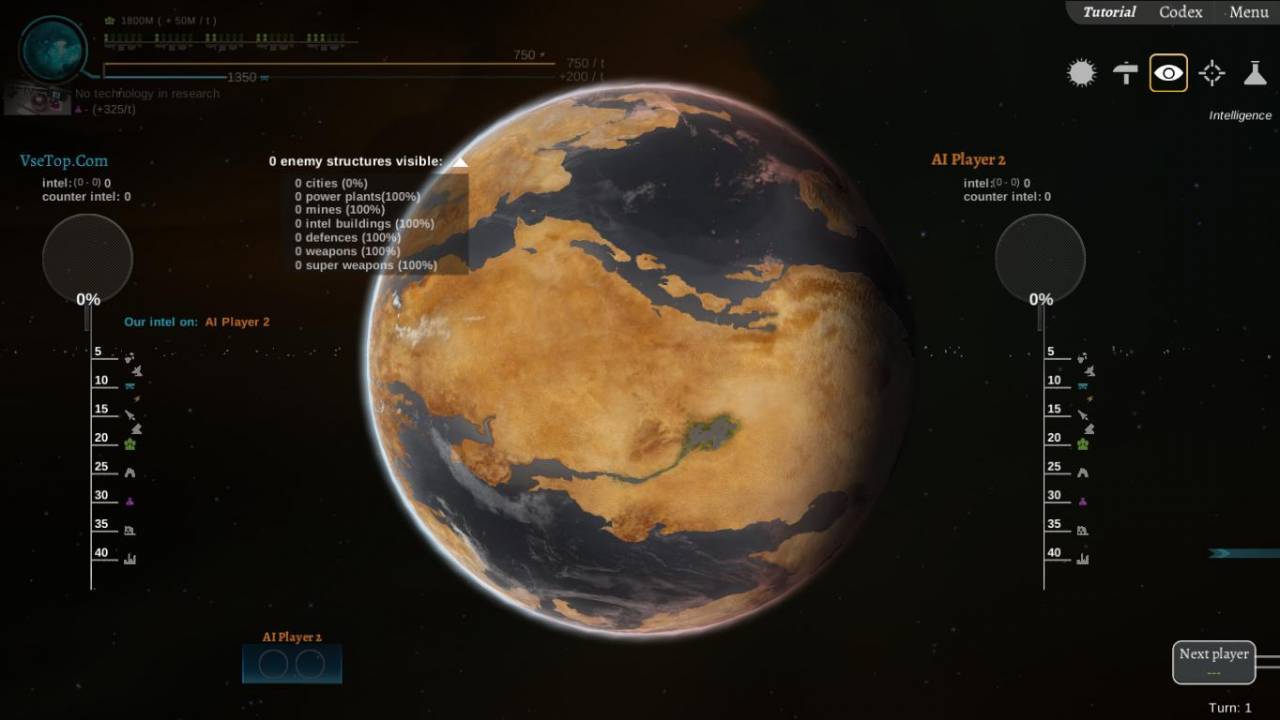End turn with the Next player button
The height and width of the screenshot is (720, 1280).
pyautogui.click(x=1213, y=661)
